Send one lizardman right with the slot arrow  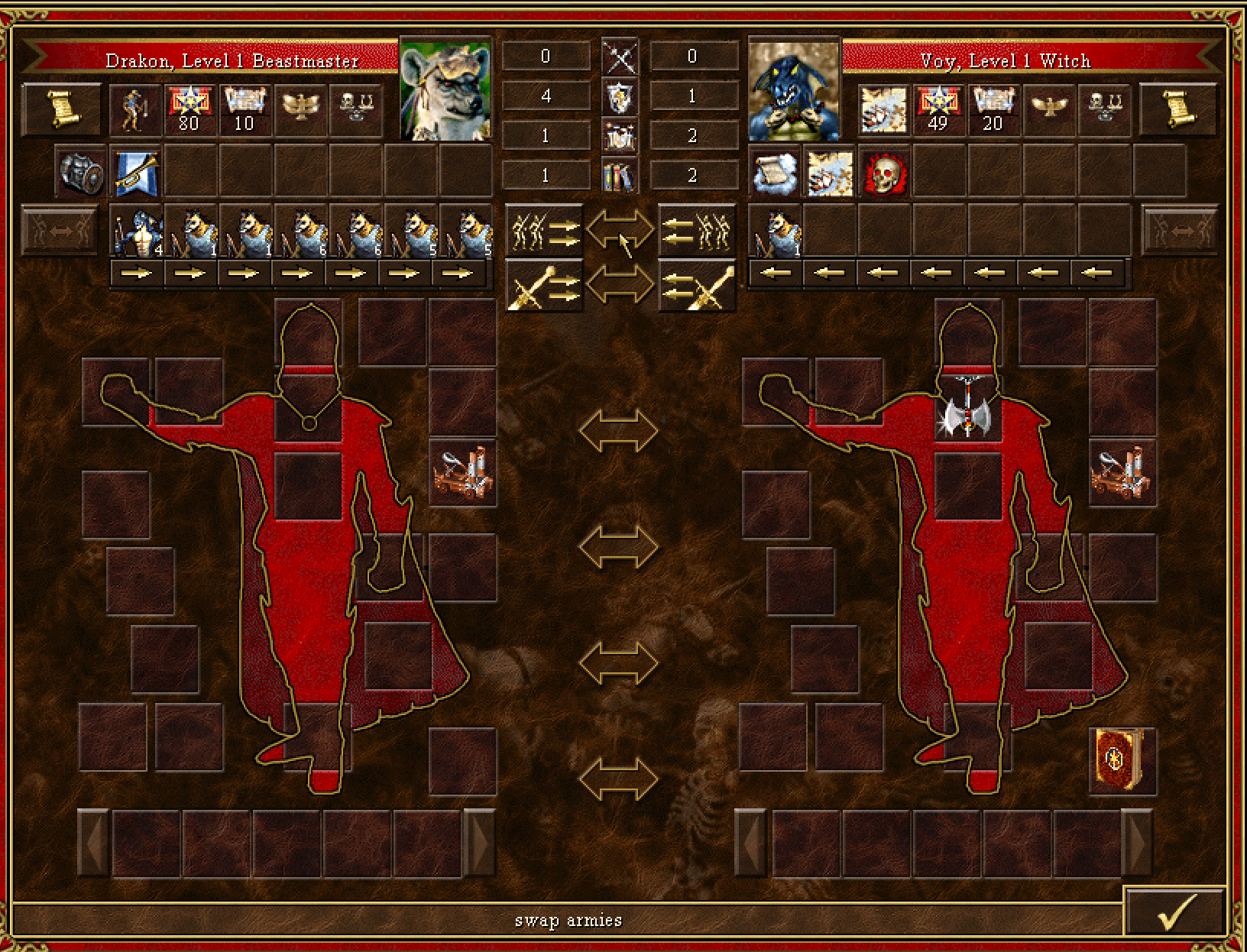138,272
